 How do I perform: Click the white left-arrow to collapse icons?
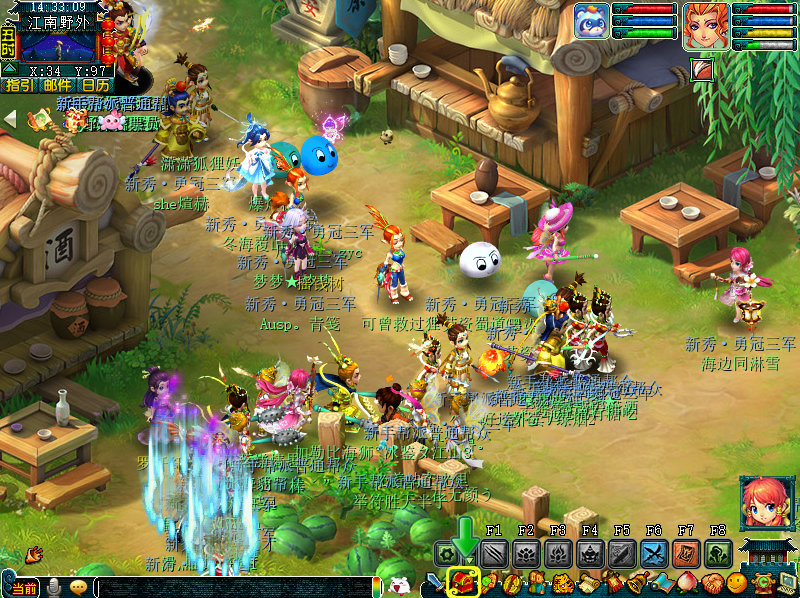point(10,119)
